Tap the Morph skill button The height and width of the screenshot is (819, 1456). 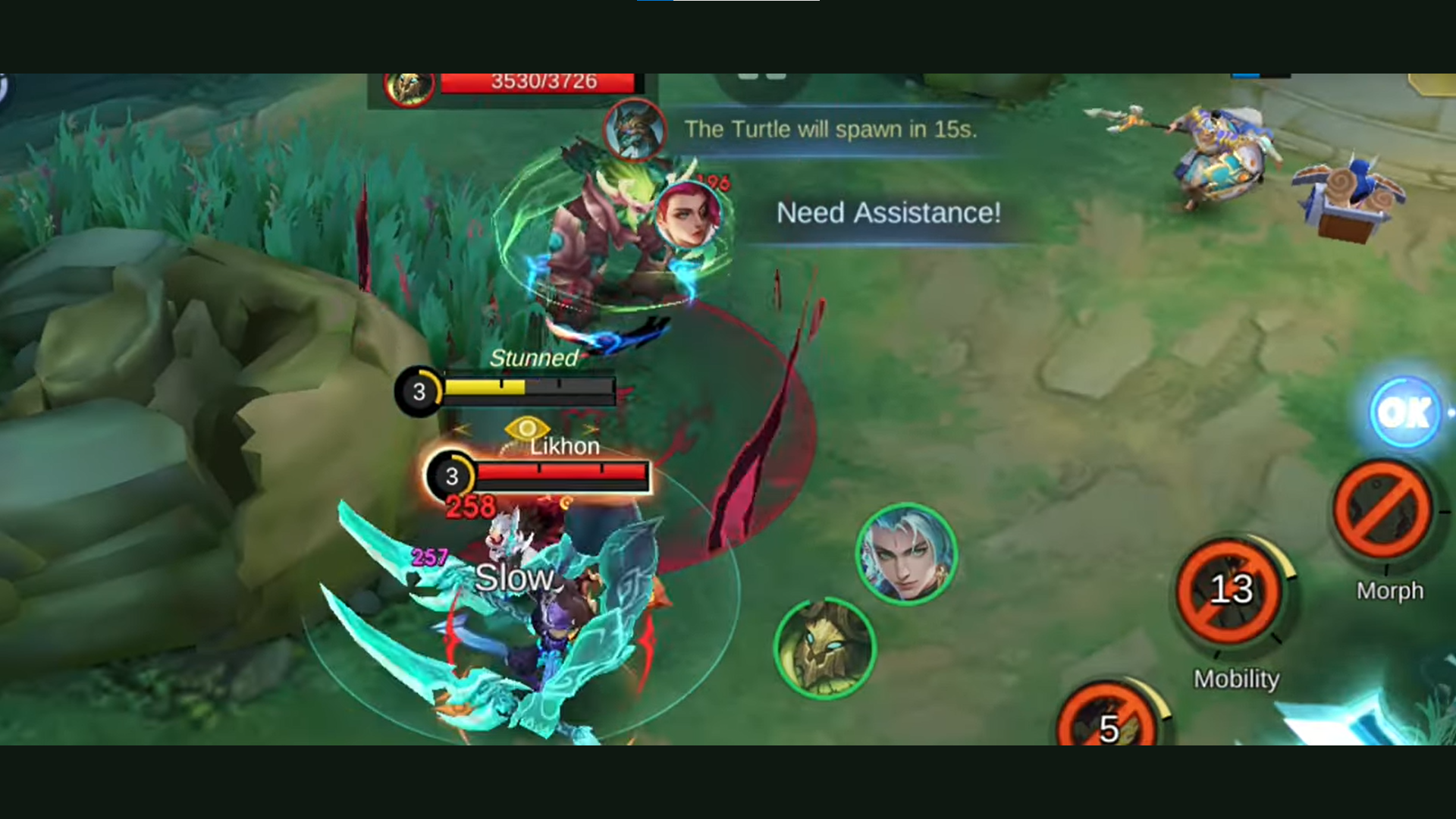point(1383,510)
